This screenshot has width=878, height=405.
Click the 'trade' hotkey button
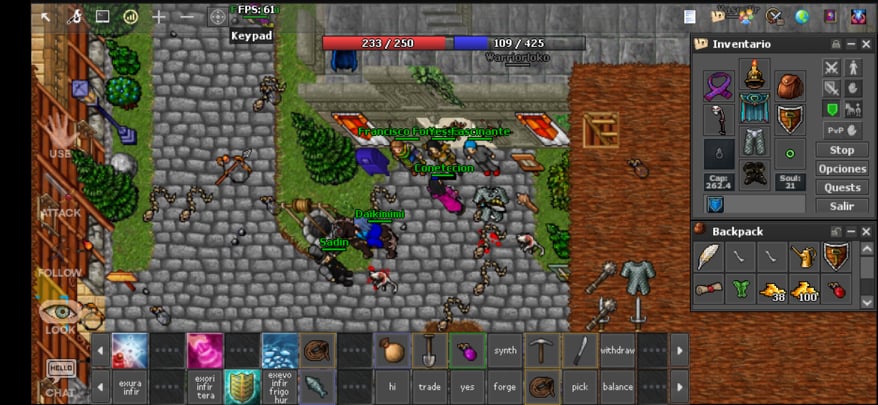tap(428, 386)
